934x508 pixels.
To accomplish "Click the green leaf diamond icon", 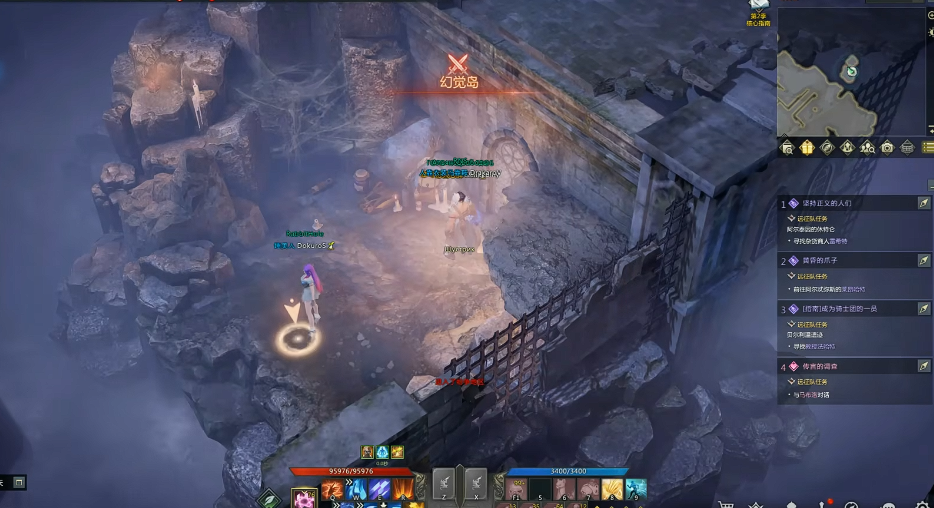I will pos(269,497).
